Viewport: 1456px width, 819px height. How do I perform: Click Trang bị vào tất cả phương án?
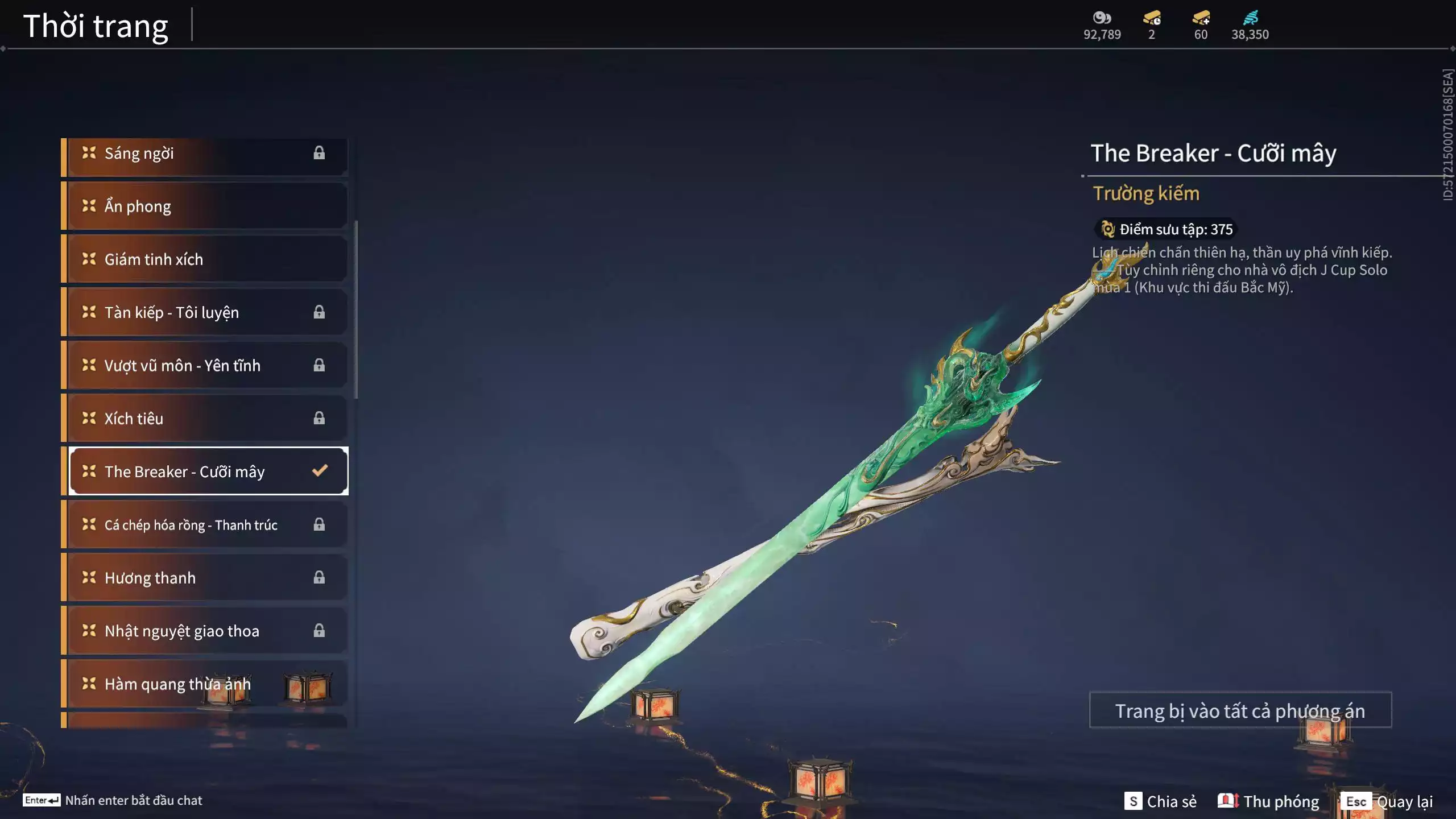click(x=1240, y=710)
